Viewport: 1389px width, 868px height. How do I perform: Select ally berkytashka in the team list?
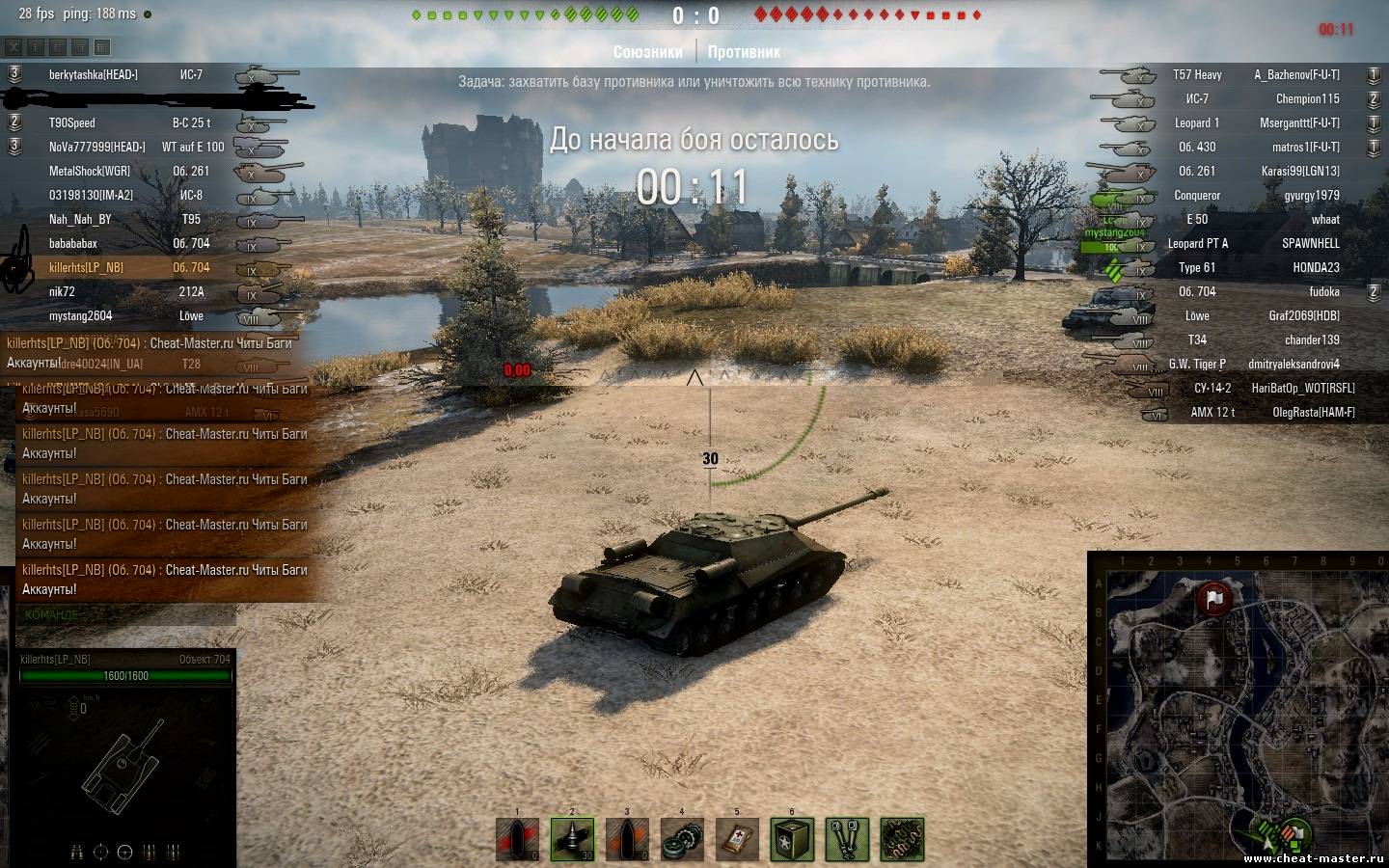[x=94, y=75]
